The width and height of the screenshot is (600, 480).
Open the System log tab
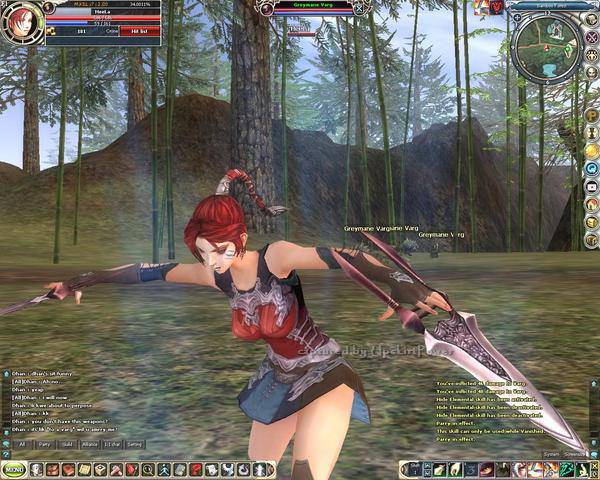[551, 454]
